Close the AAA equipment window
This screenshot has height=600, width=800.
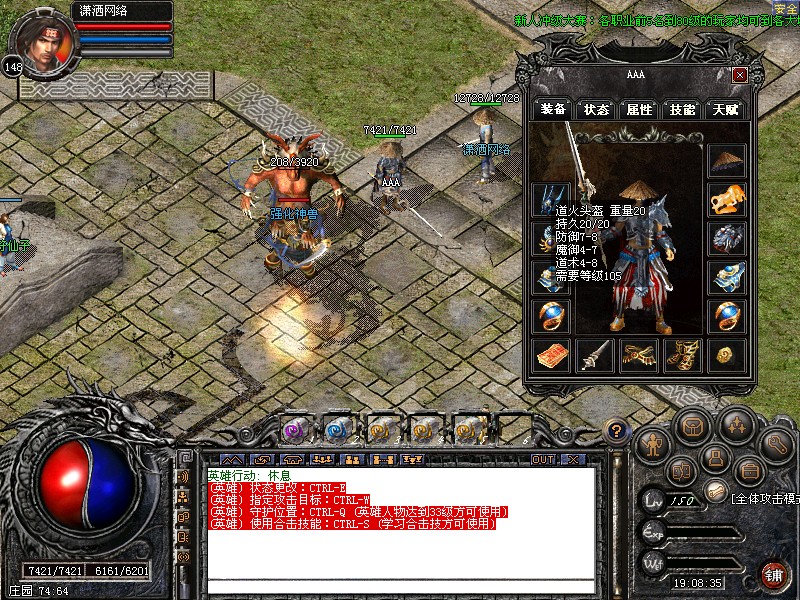pos(740,75)
